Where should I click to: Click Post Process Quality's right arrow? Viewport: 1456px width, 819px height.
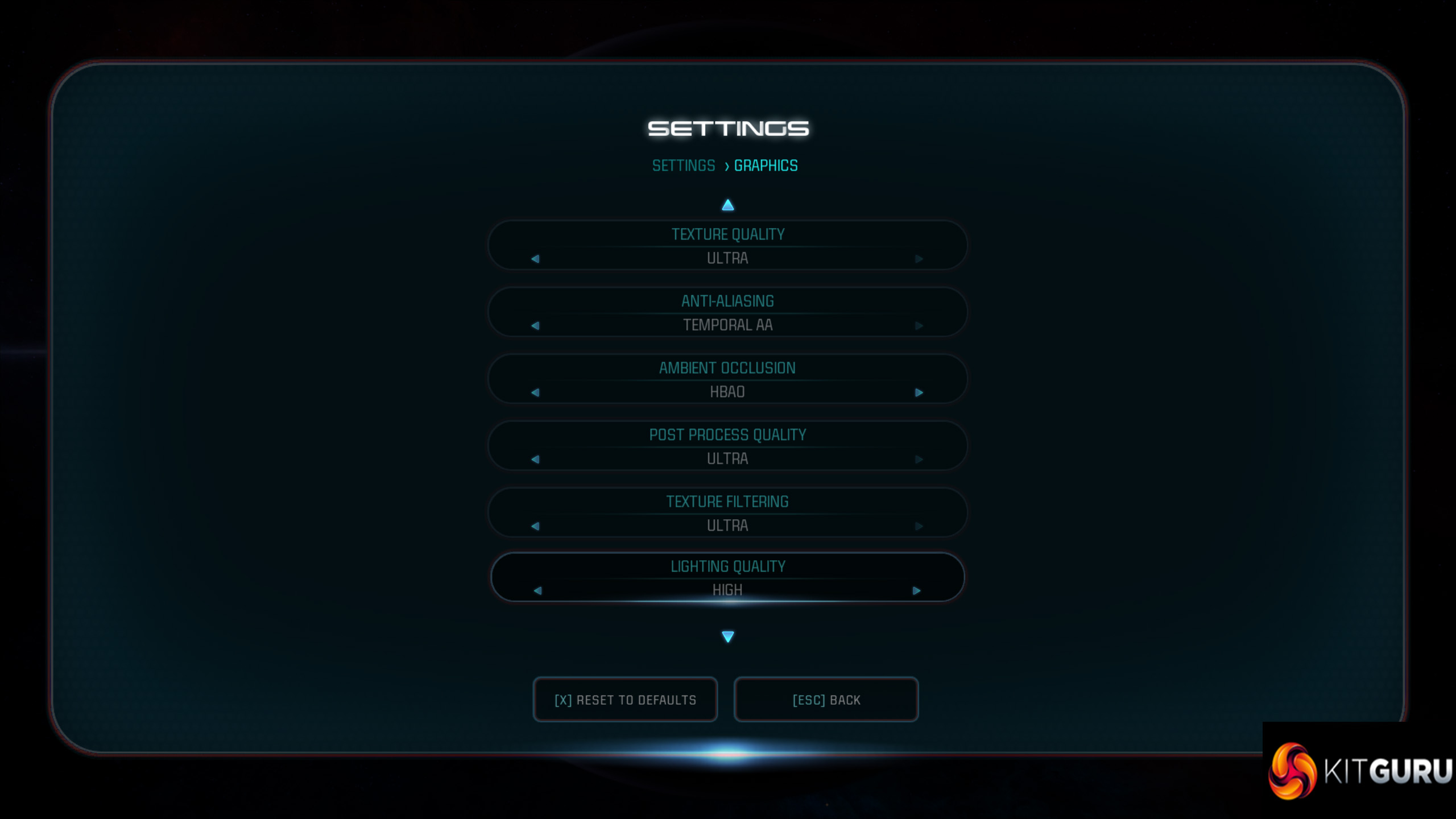(919, 459)
